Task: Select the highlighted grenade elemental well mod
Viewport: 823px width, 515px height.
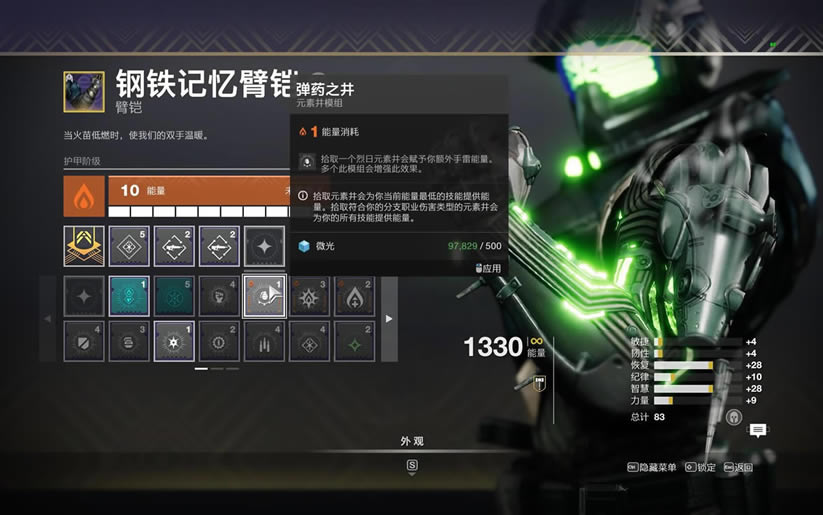Action: tap(265, 296)
